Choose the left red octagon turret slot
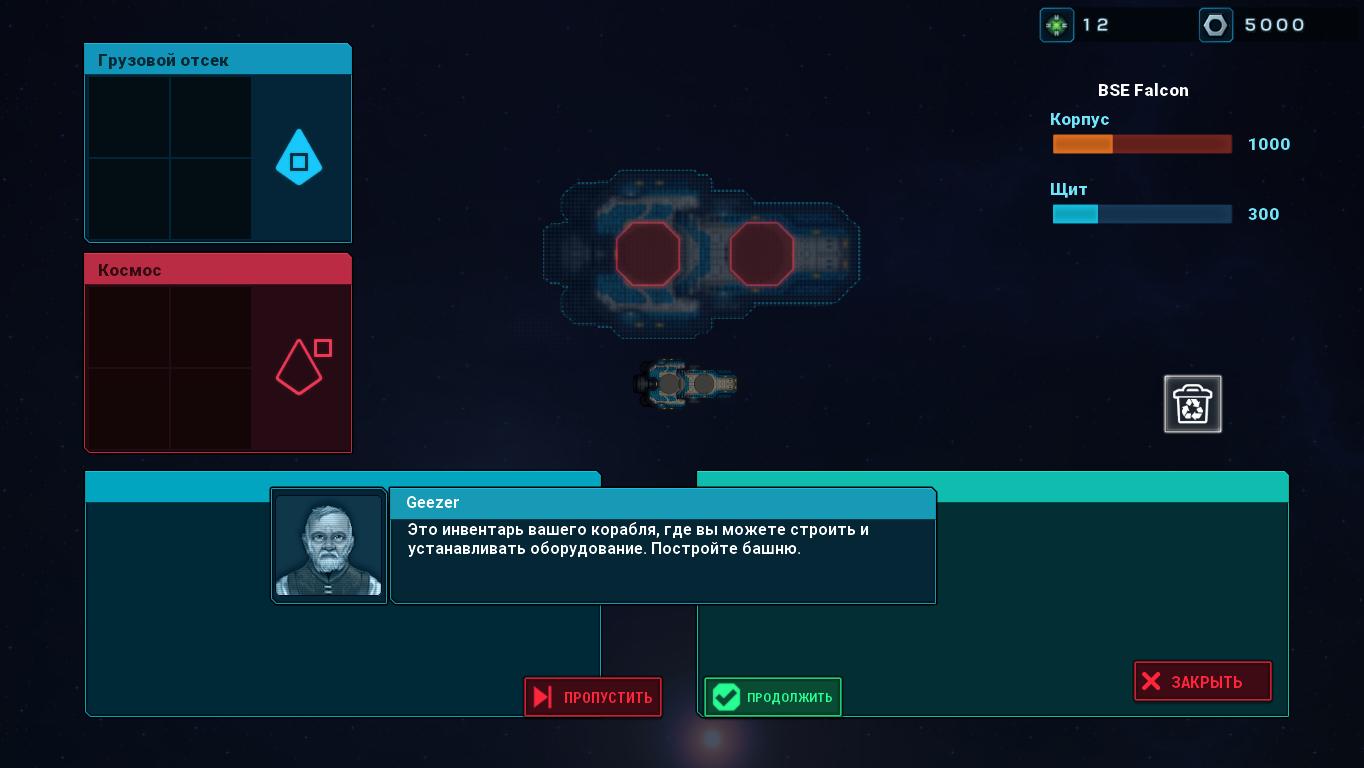 pyautogui.click(x=648, y=254)
